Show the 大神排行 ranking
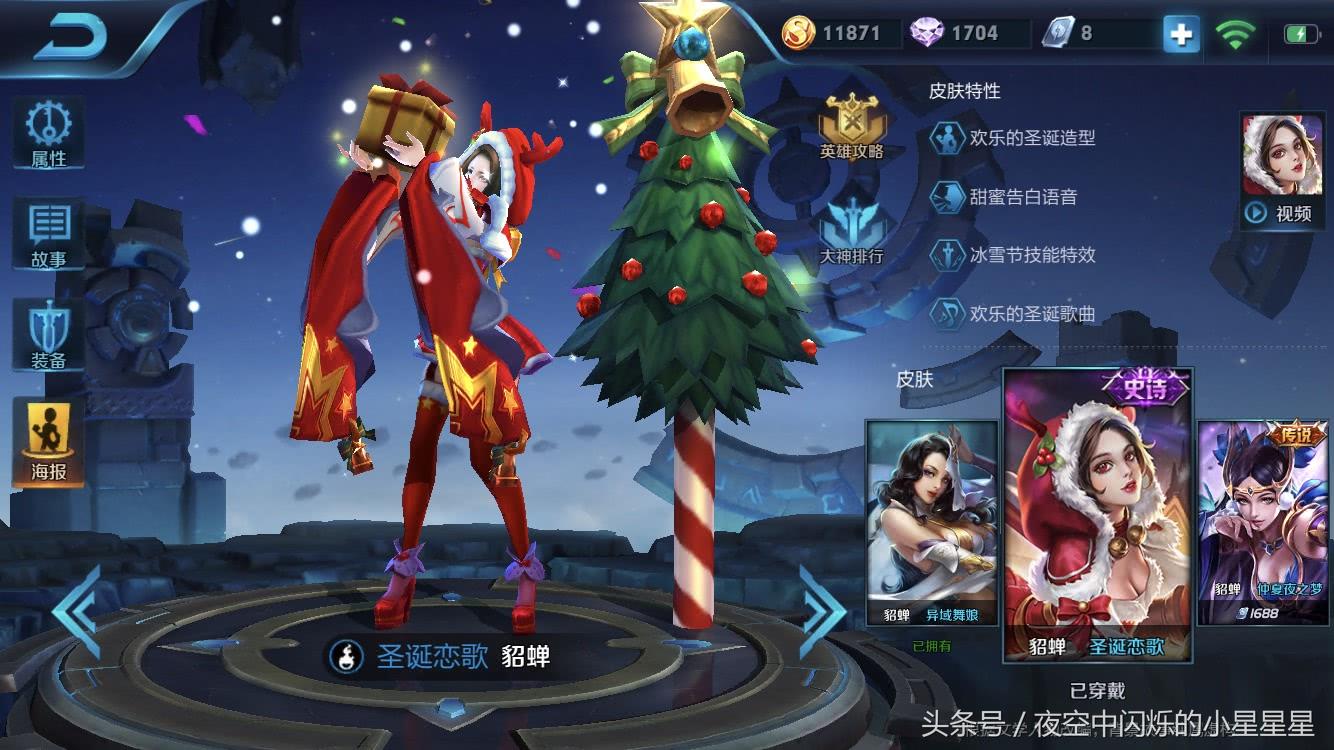Viewport: 1334px width, 750px height. tap(852, 230)
